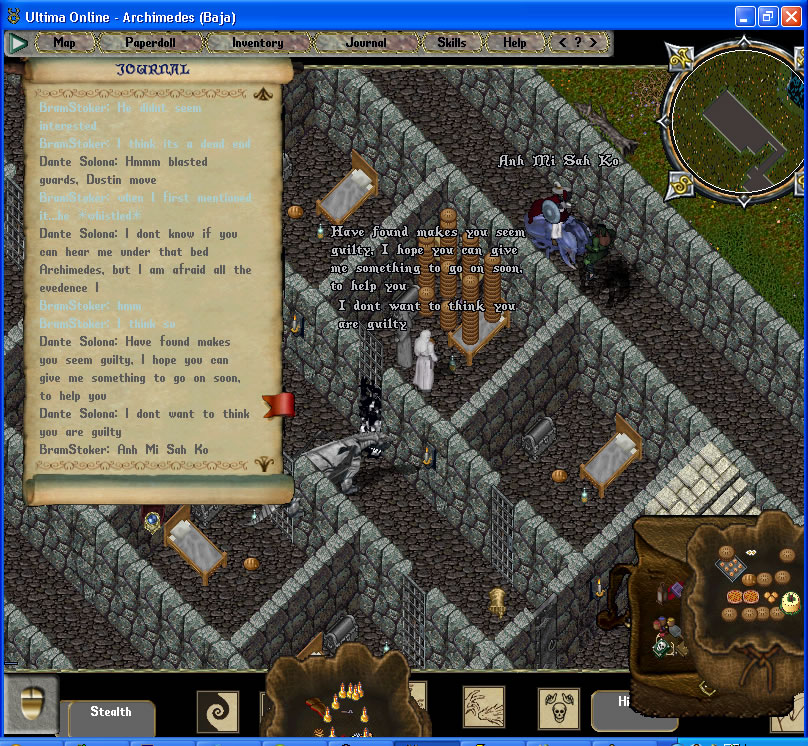Toggle the Journal menu button

(365, 43)
